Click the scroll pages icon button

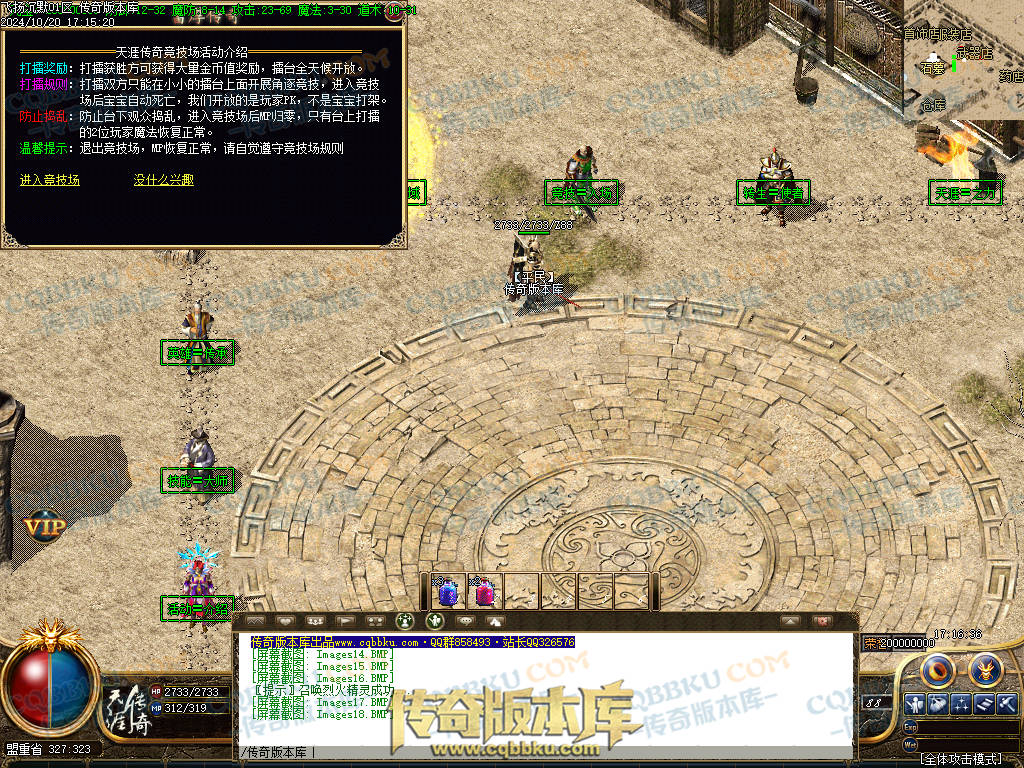tap(985, 704)
